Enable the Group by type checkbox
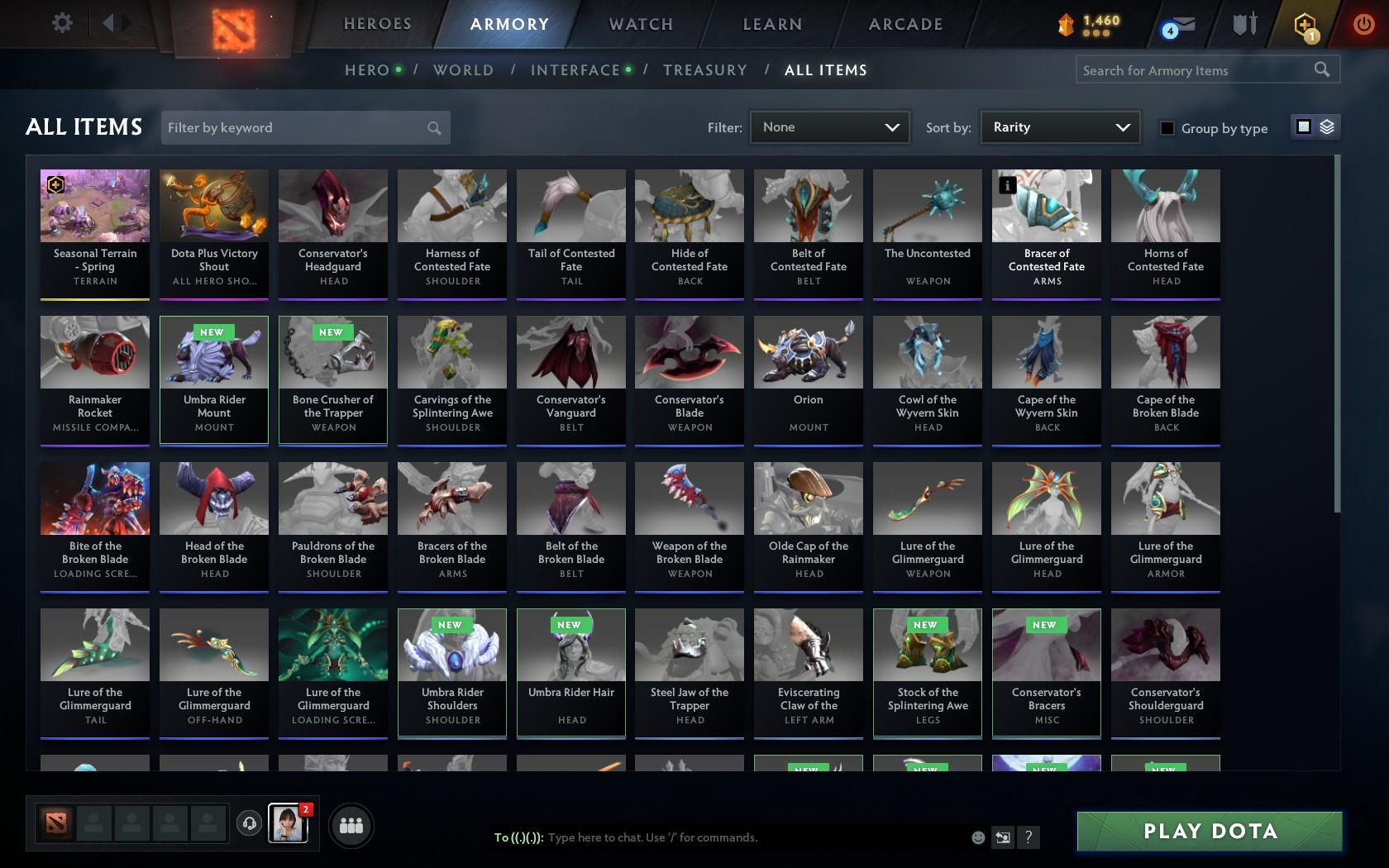 click(x=1166, y=129)
